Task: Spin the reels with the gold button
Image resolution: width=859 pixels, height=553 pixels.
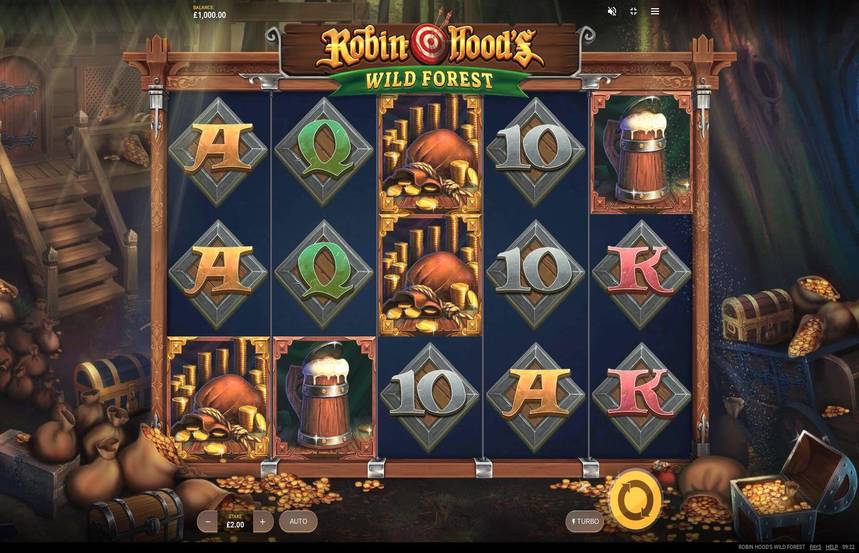Action: (x=636, y=496)
